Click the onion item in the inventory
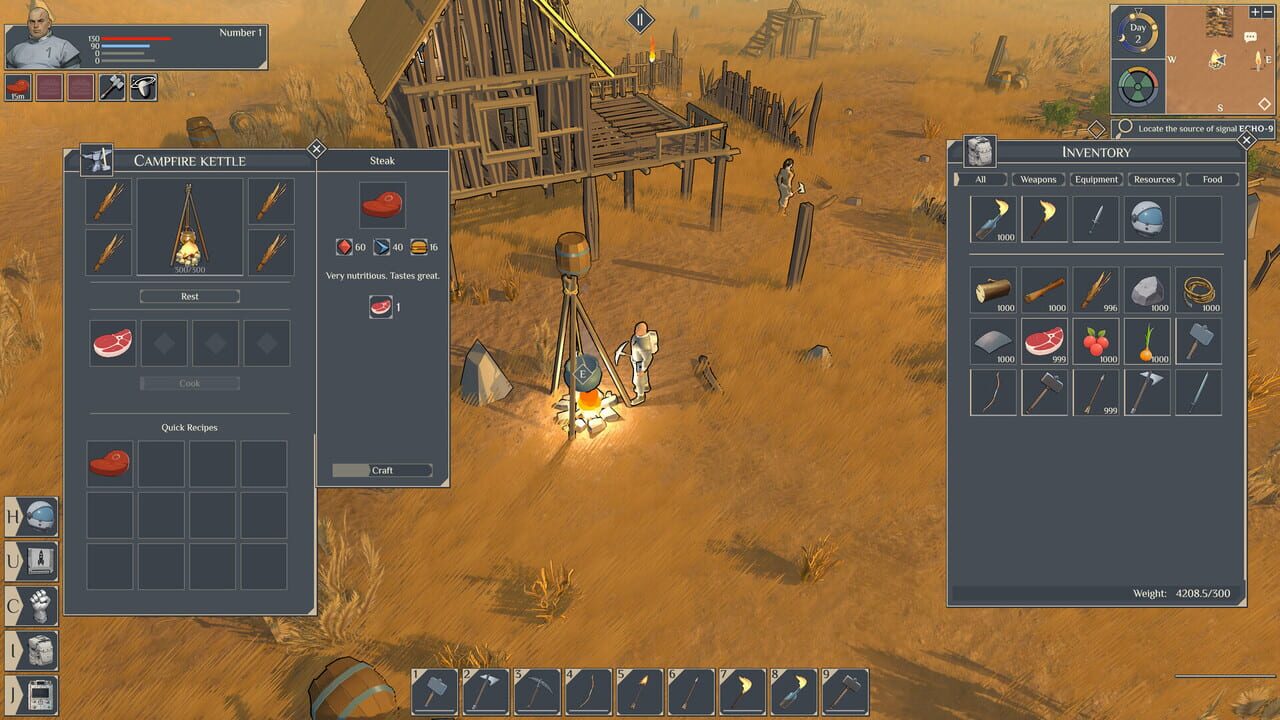Image resolution: width=1280 pixels, height=720 pixels. [x=1147, y=341]
